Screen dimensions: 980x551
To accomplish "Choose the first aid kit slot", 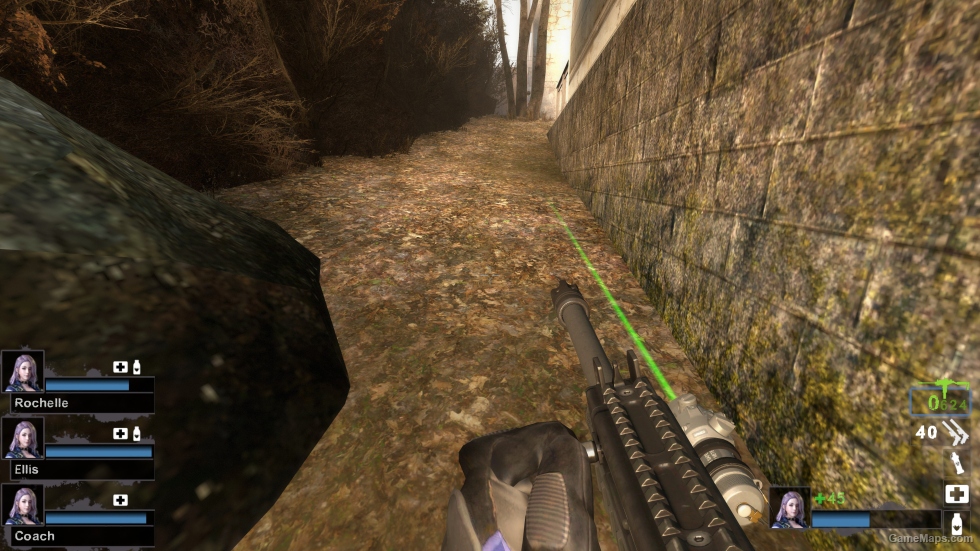I will point(956,494).
